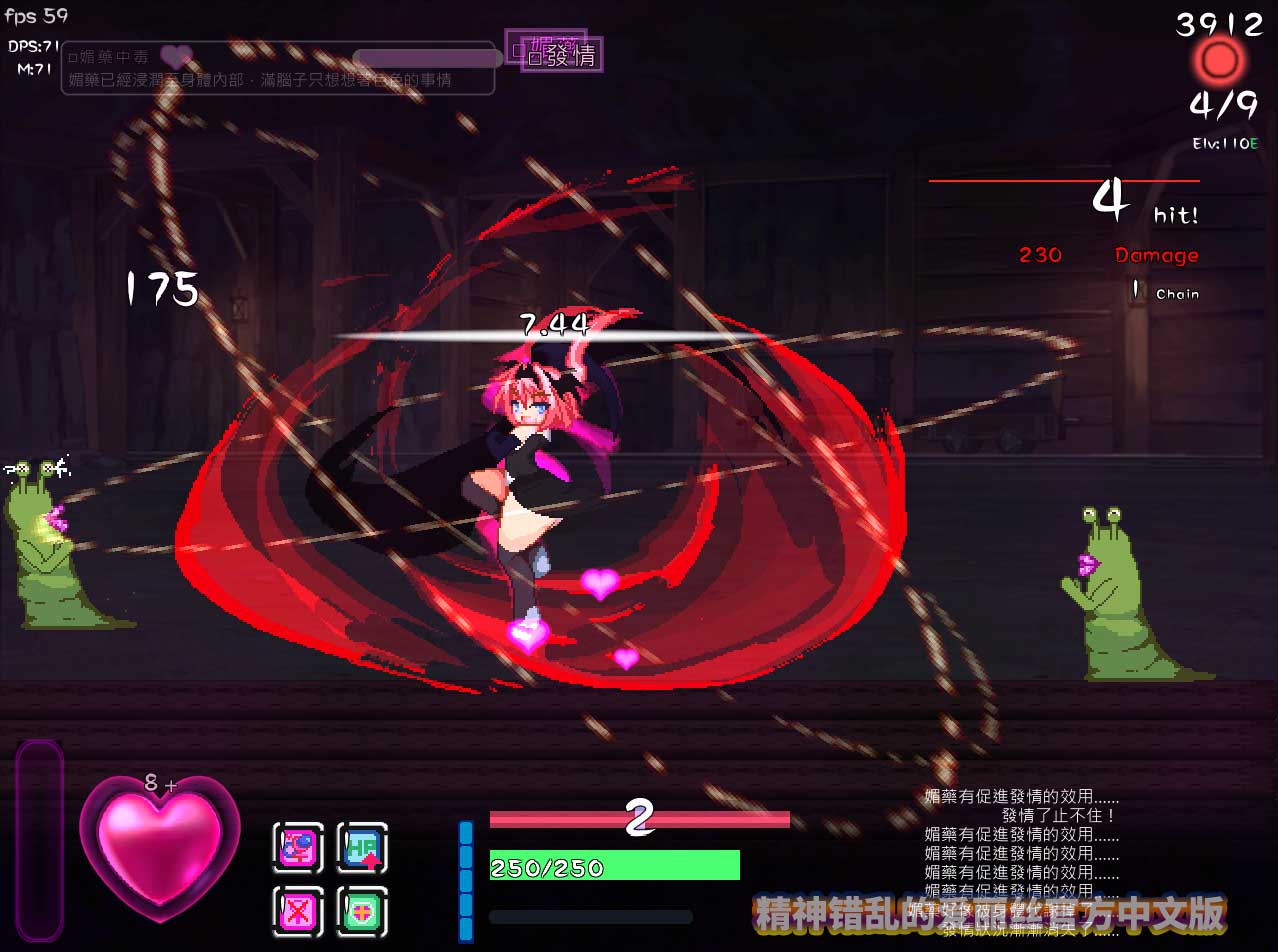This screenshot has width=1278, height=952.
Task: Click the large pink heart gauge
Action: pos(160,848)
